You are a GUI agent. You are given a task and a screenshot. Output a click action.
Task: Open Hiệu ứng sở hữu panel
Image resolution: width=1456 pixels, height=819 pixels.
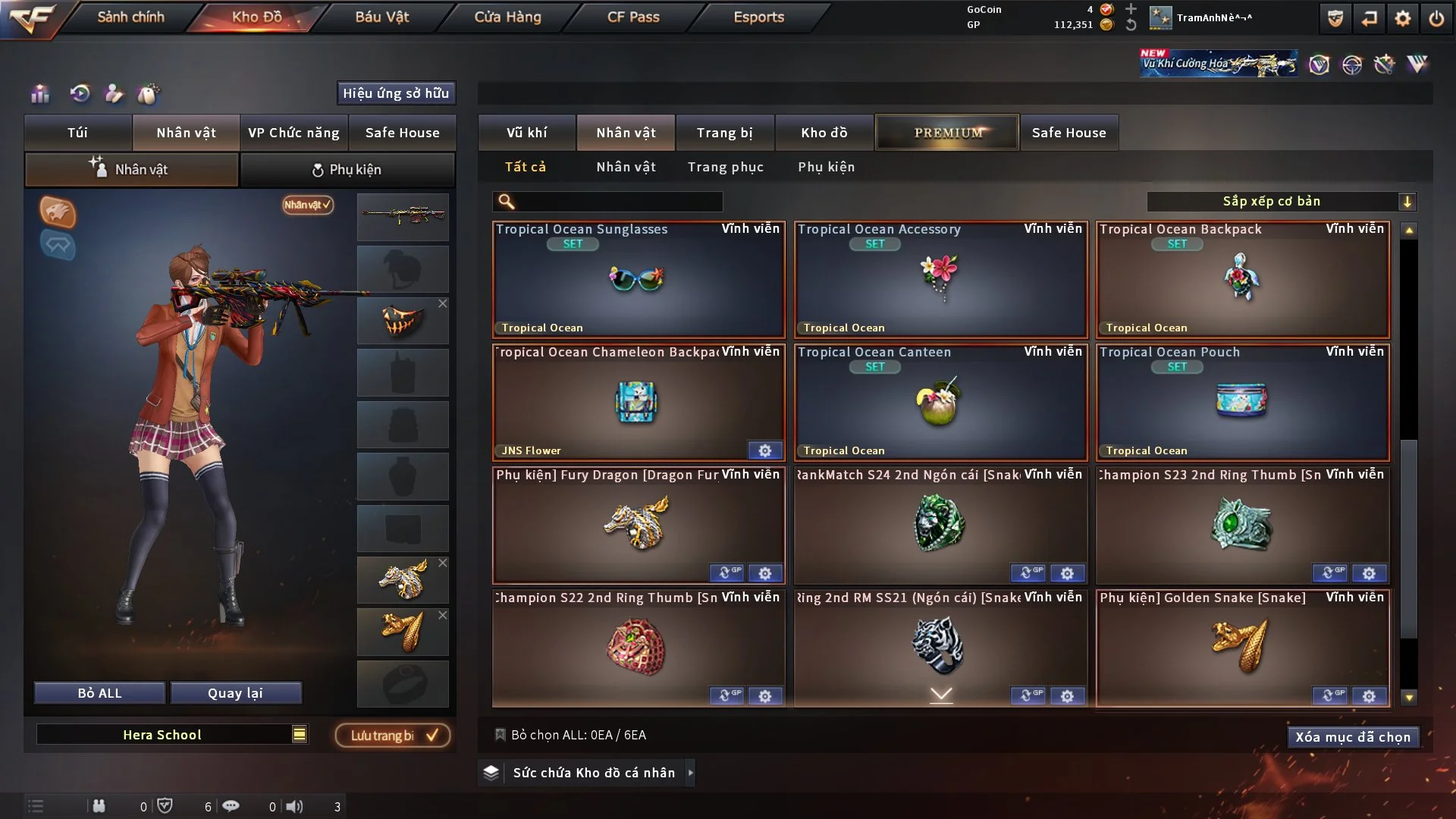click(396, 93)
